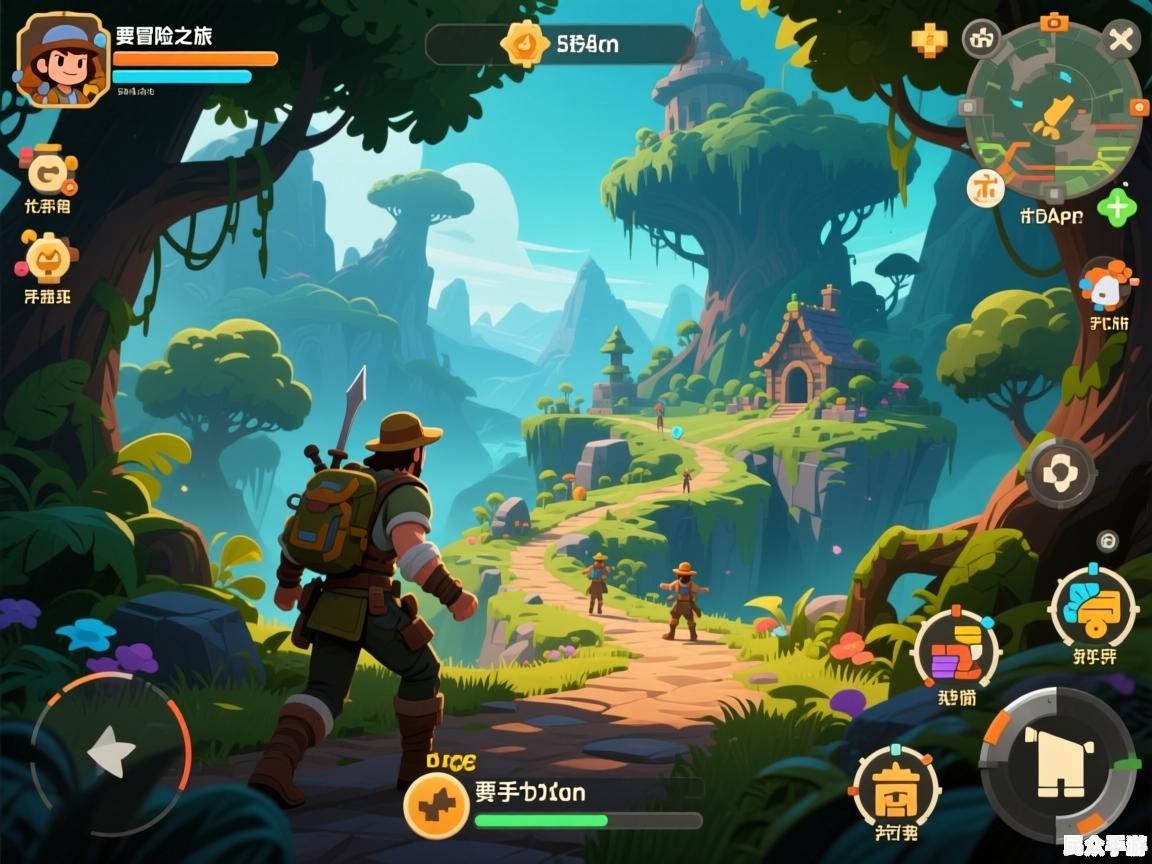Tap the dark round button with cream cross symbol
The height and width of the screenshot is (864, 1152).
1060,474
